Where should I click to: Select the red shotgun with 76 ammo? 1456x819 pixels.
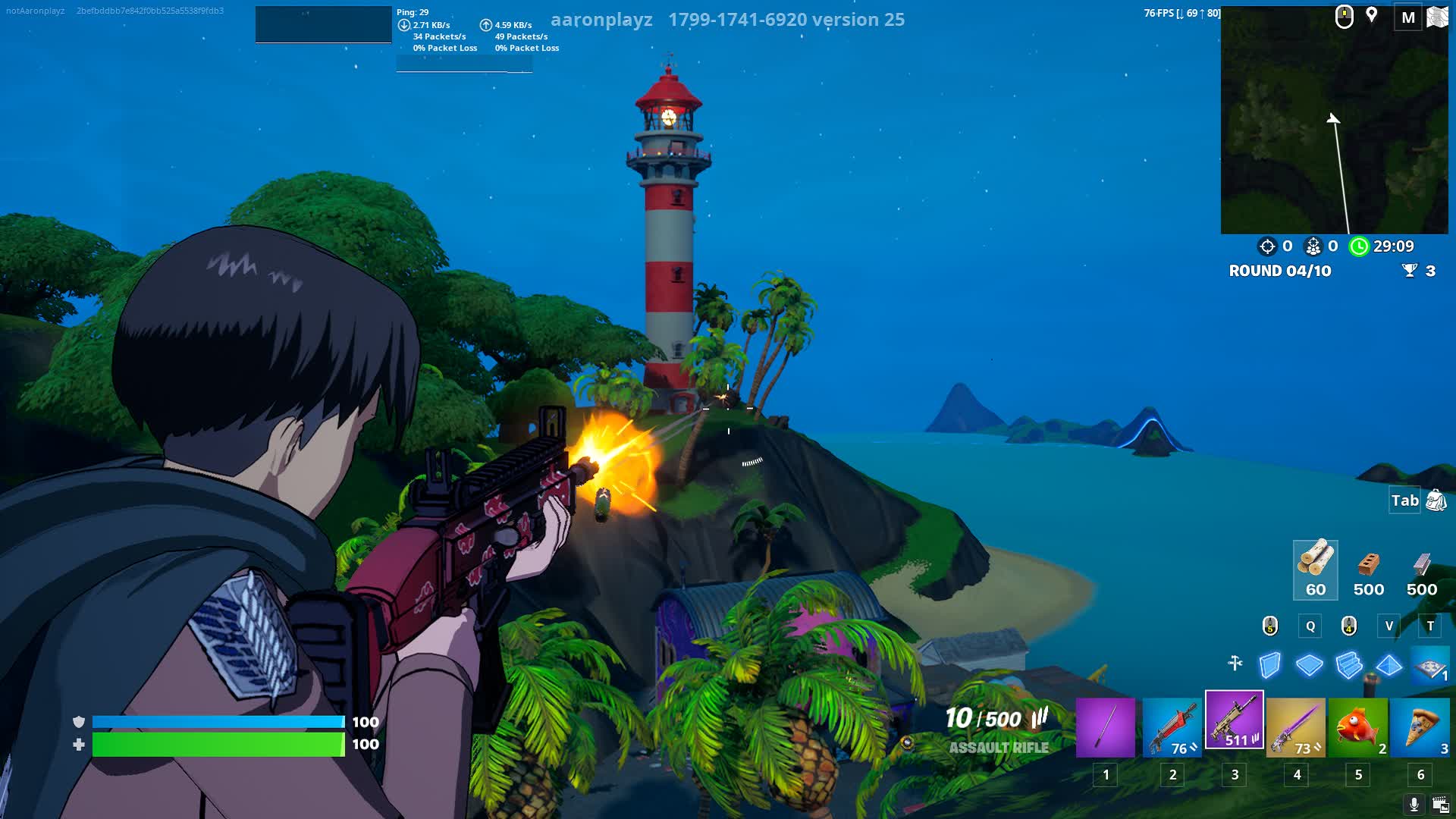1172,728
